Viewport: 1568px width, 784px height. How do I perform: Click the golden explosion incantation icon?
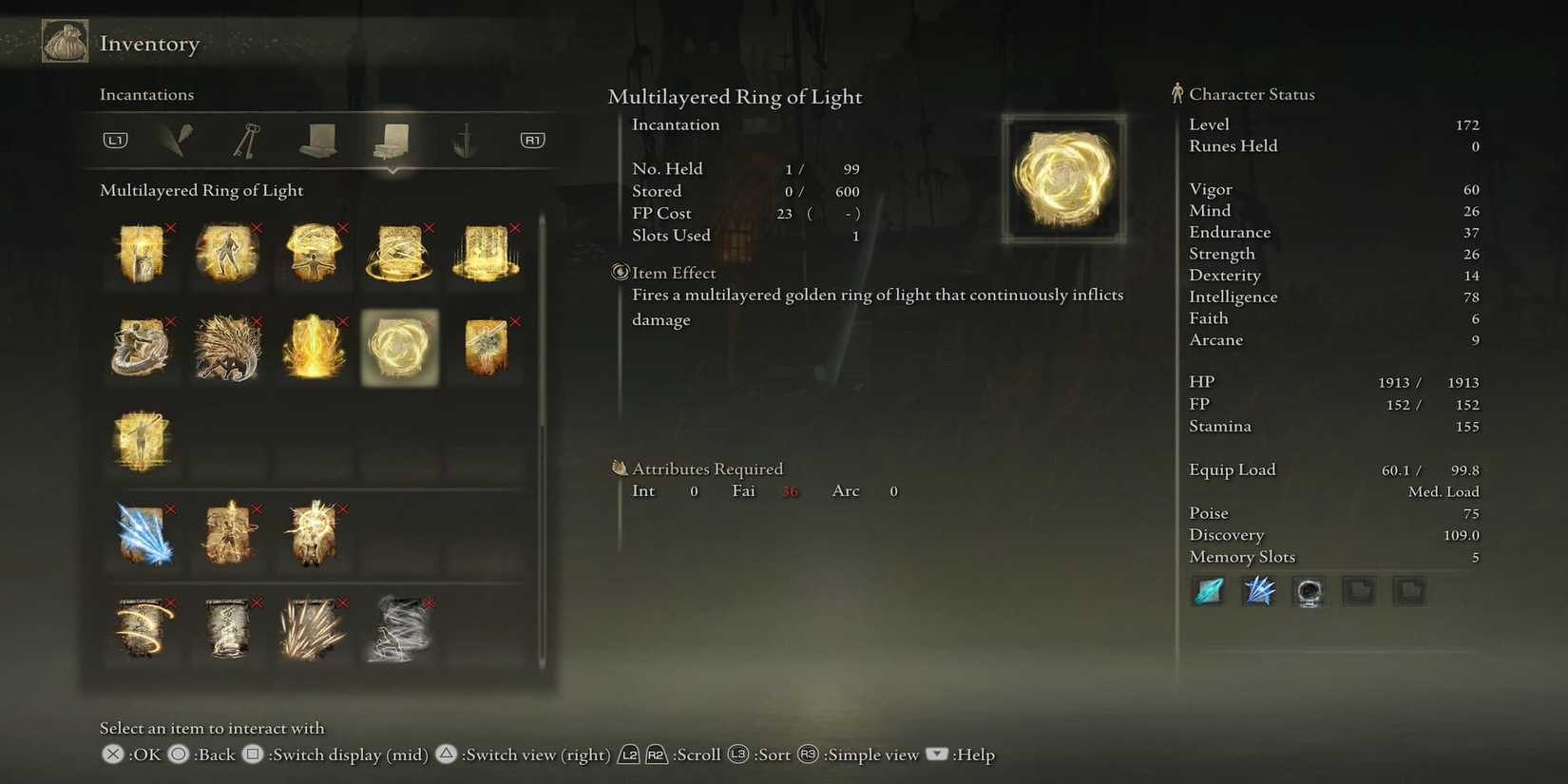pos(314,347)
